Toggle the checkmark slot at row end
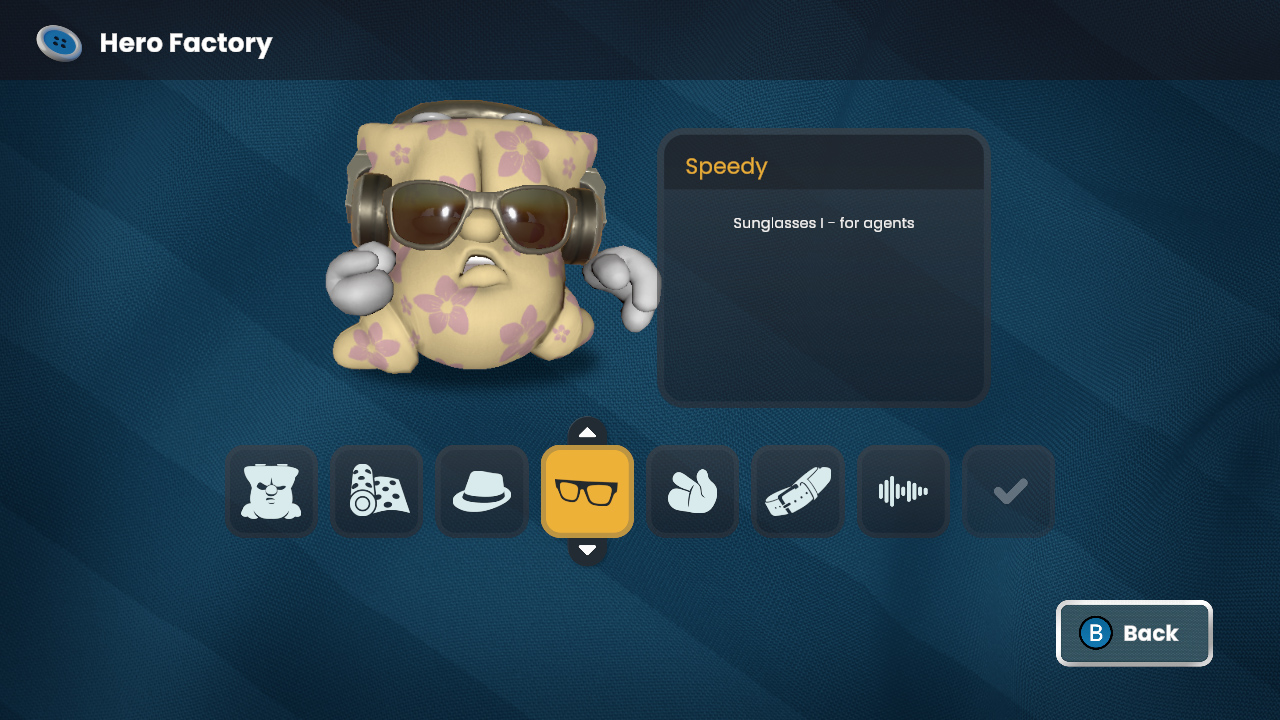 1007,491
